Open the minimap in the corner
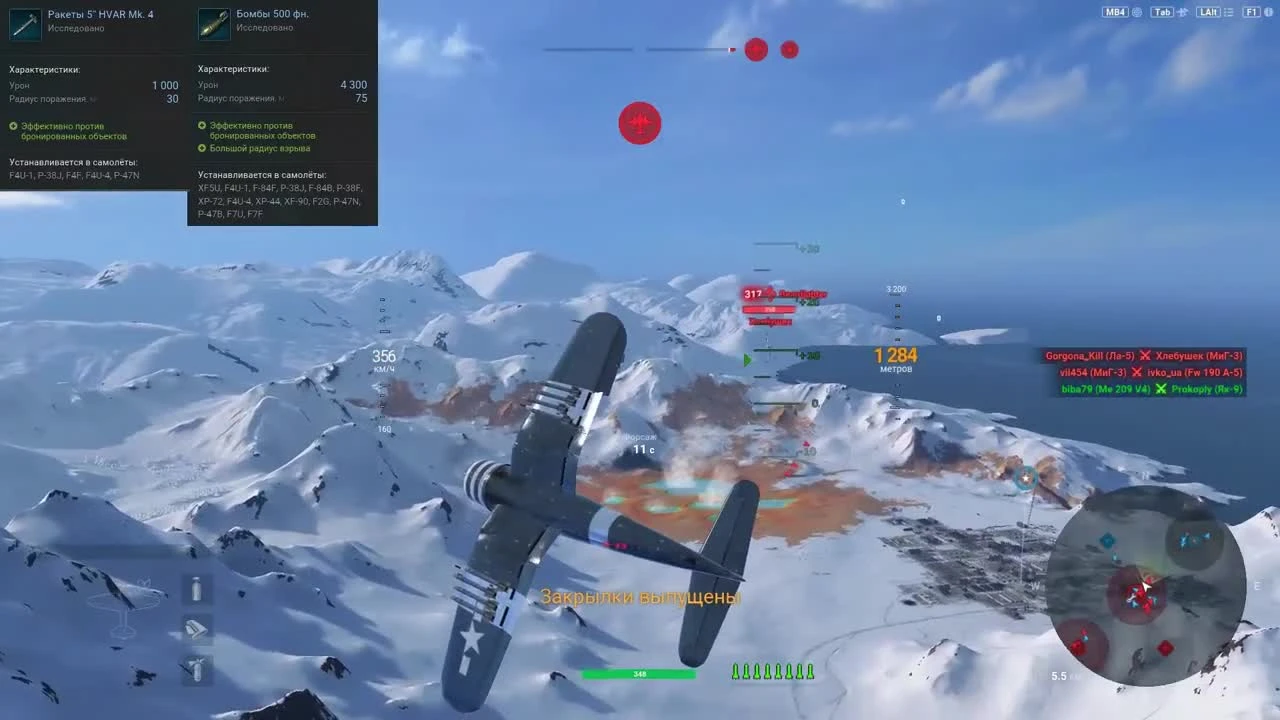The width and height of the screenshot is (1280, 720). 1145,590
